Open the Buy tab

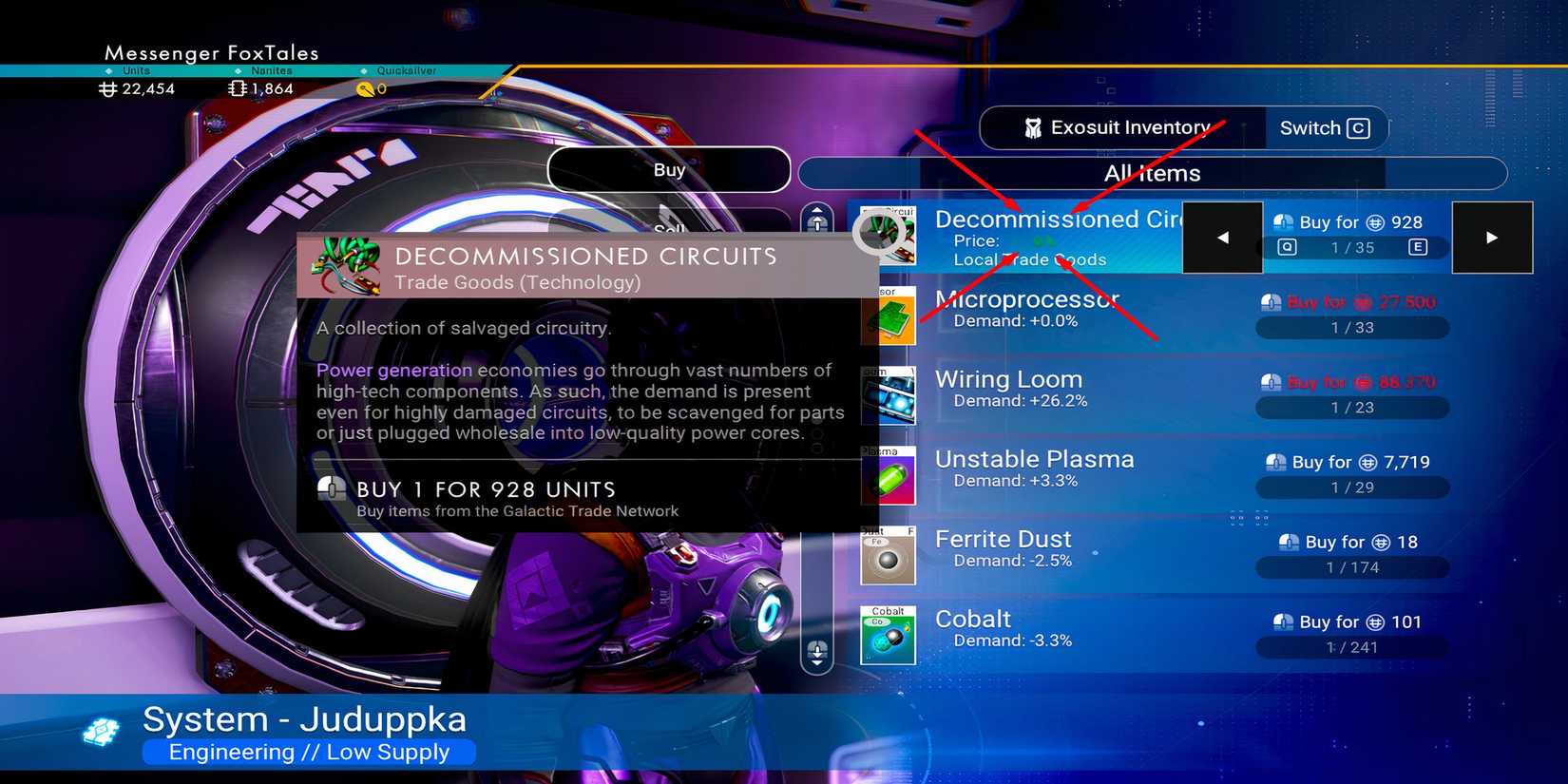point(670,168)
